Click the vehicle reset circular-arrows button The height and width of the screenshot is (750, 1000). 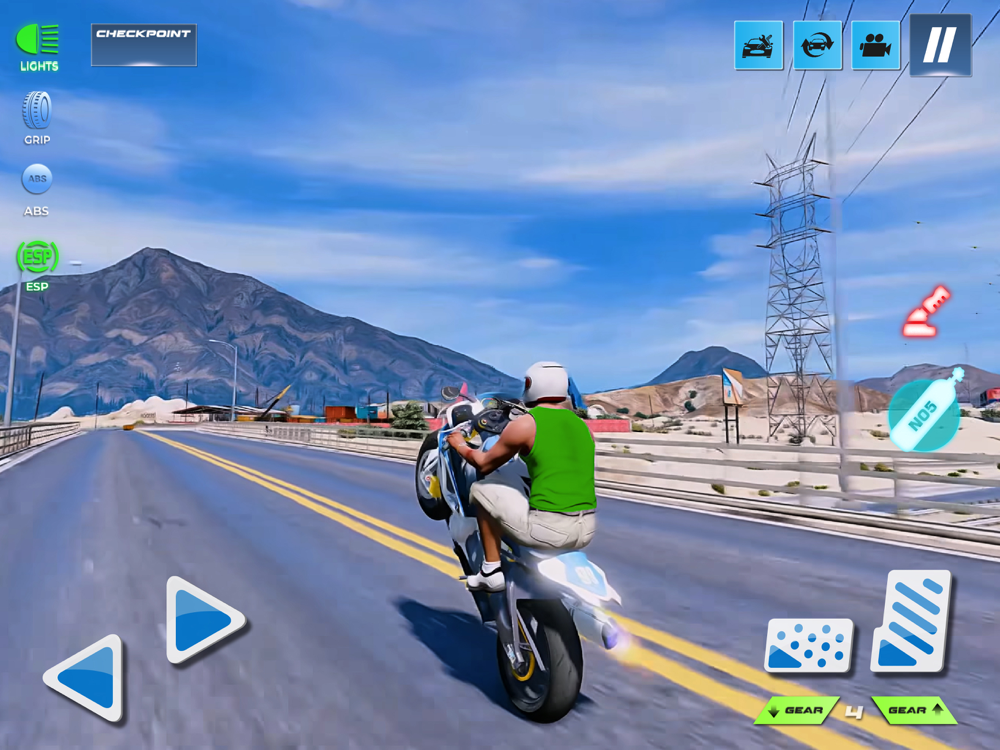coord(817,46)
